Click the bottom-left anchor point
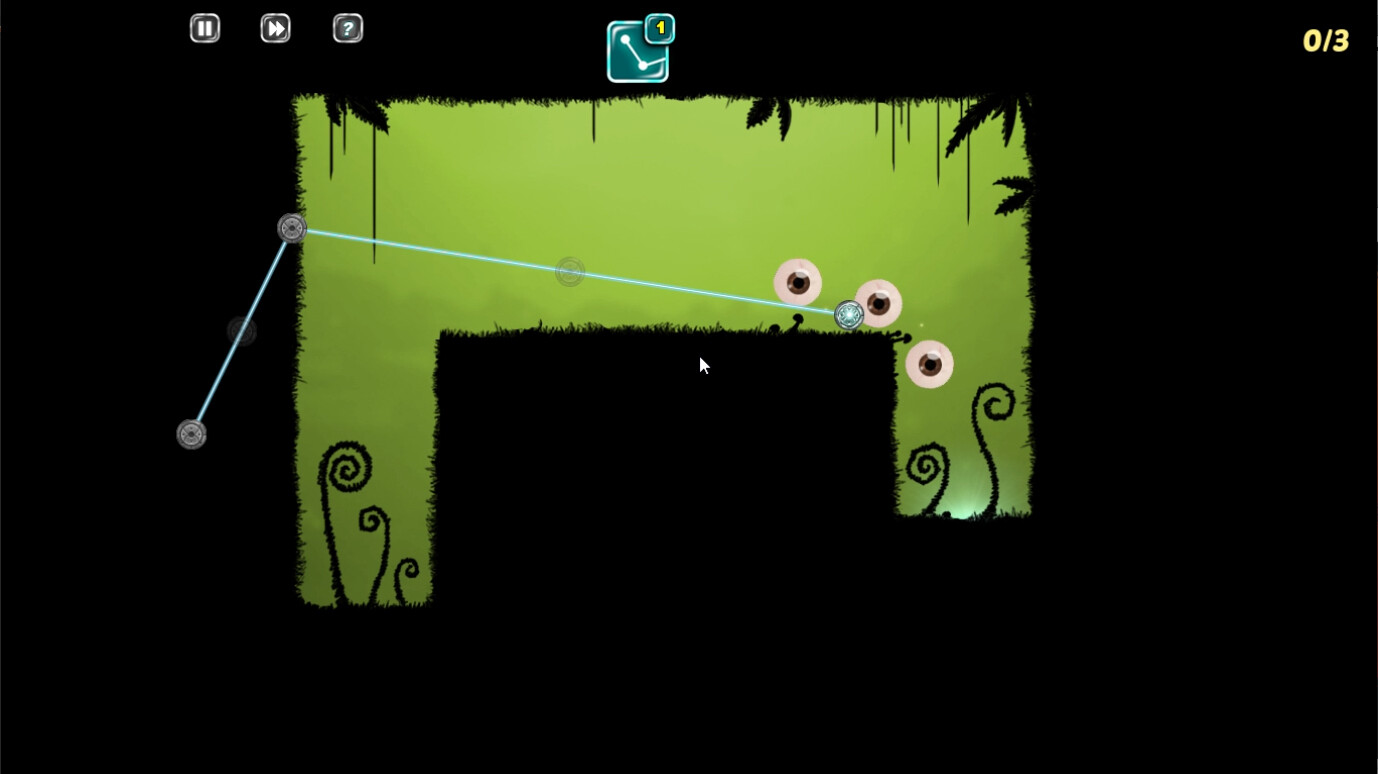Viewport: 1378px width, 774px height. click(x=191, y=434)
